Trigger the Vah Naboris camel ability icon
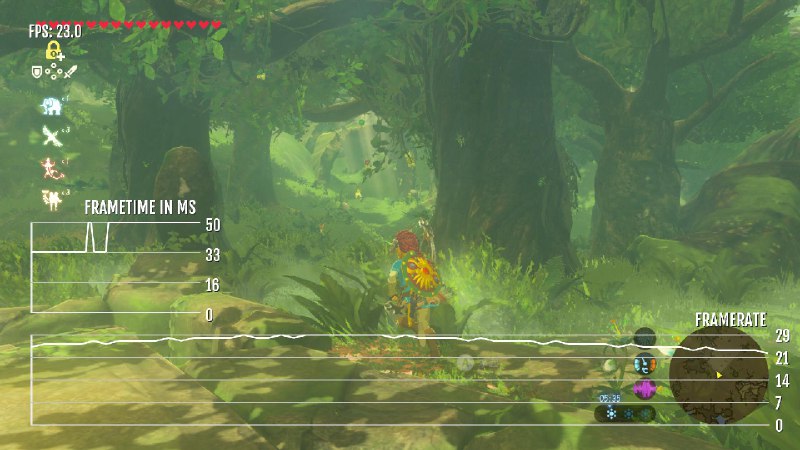800x450 pixels. [51, 197]
